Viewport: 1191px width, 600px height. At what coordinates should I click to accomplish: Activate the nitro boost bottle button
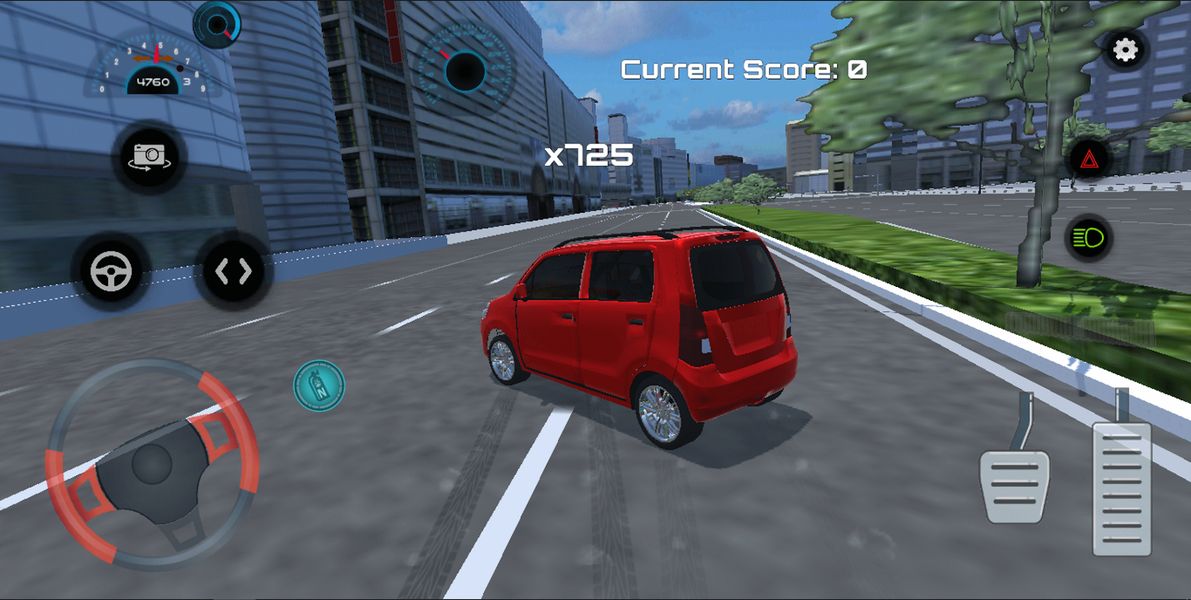319,385
